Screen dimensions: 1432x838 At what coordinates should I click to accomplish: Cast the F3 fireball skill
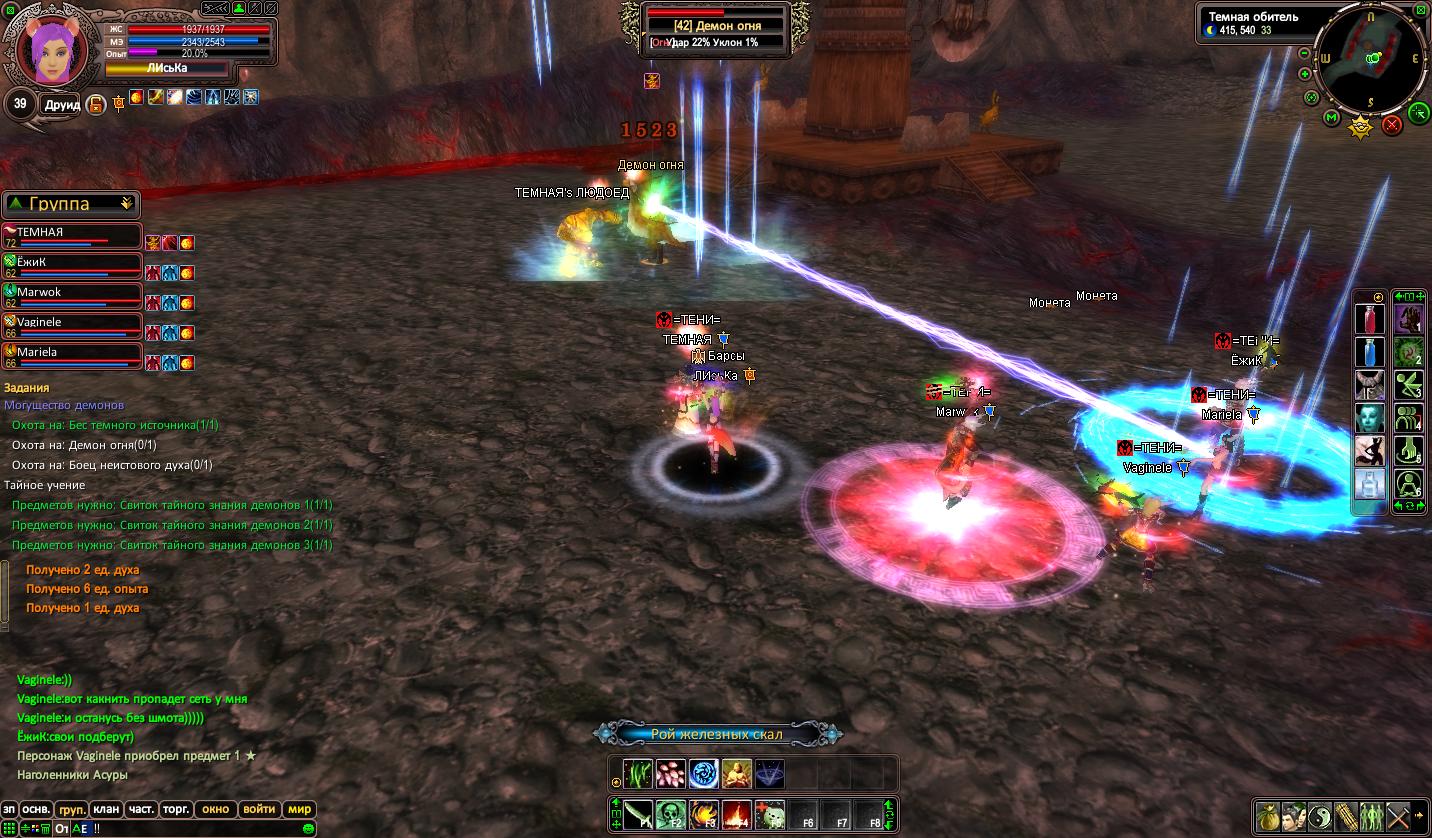pyautogui.click(x=704, y=814)
